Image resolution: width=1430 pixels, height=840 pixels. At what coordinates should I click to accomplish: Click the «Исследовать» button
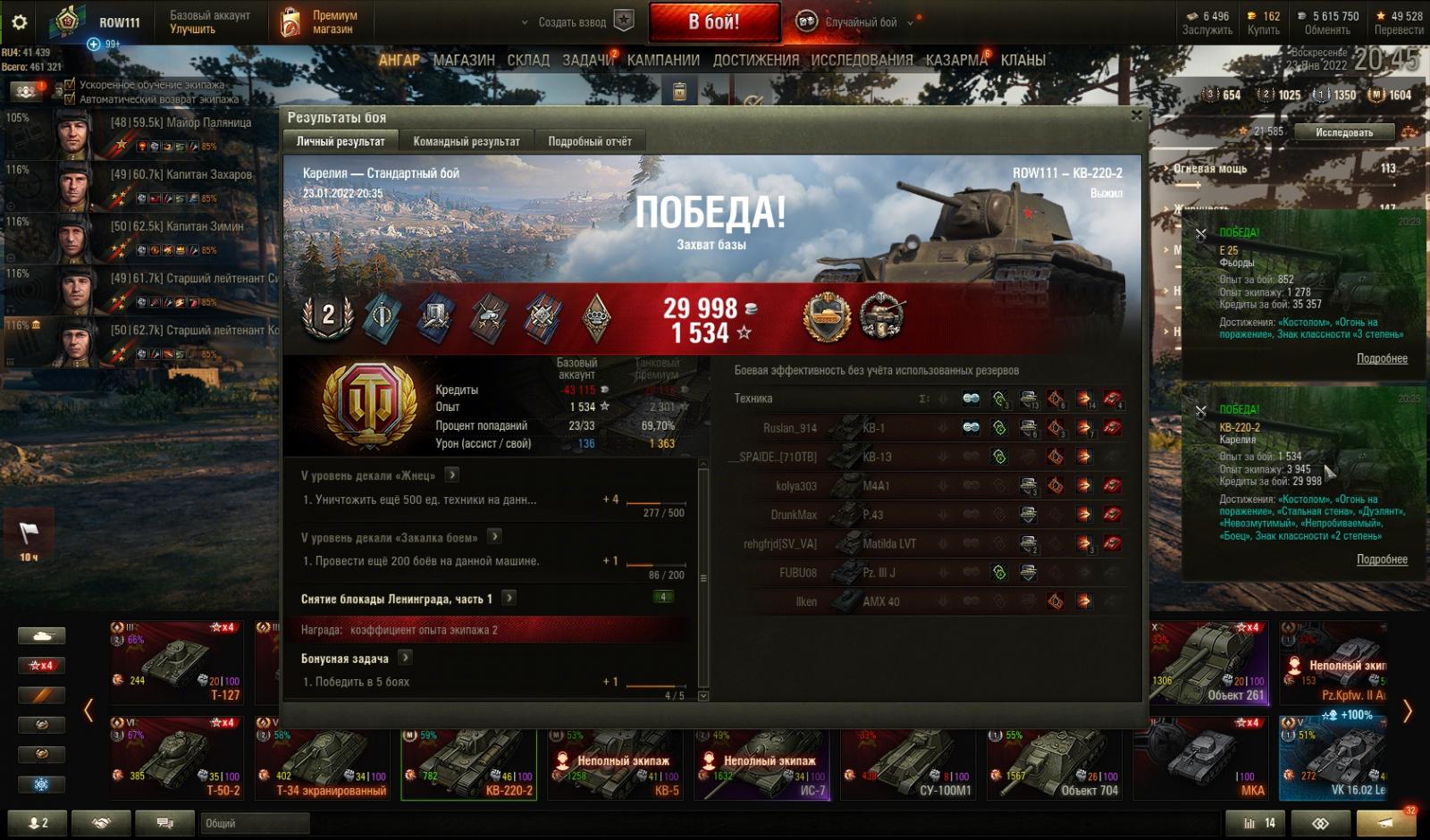click(x=1343, y=132)
